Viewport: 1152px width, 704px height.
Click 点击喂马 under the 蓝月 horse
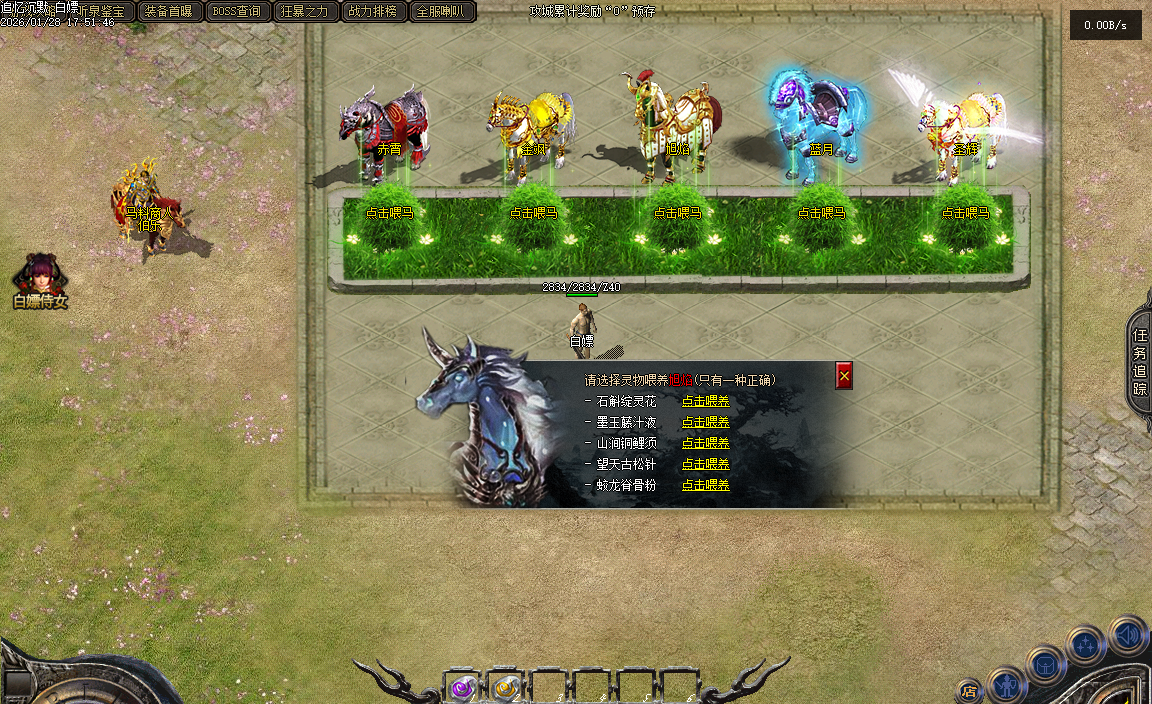tap(821, 213)
